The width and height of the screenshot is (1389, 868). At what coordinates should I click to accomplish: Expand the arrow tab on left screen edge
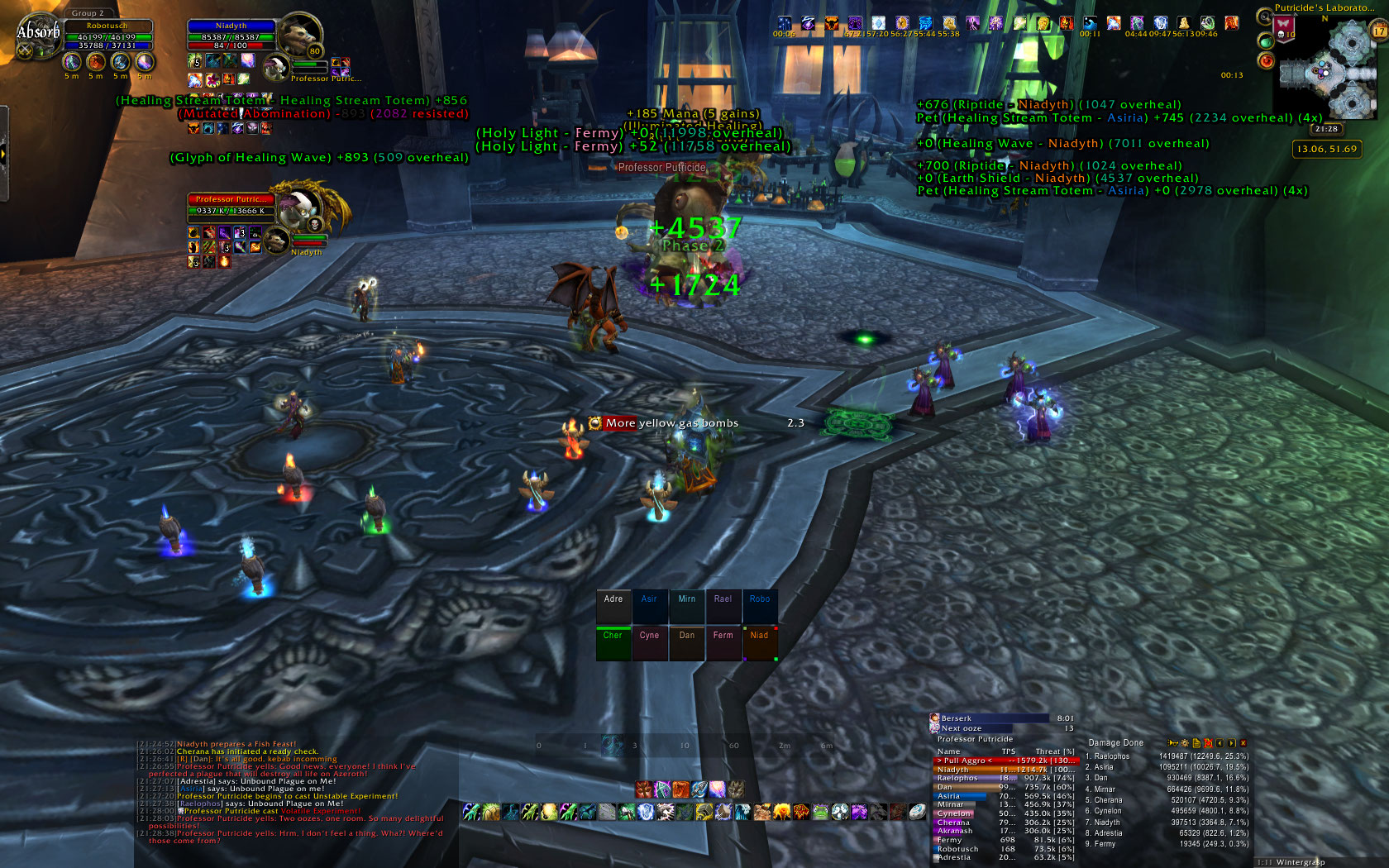(x=3, y=153)
